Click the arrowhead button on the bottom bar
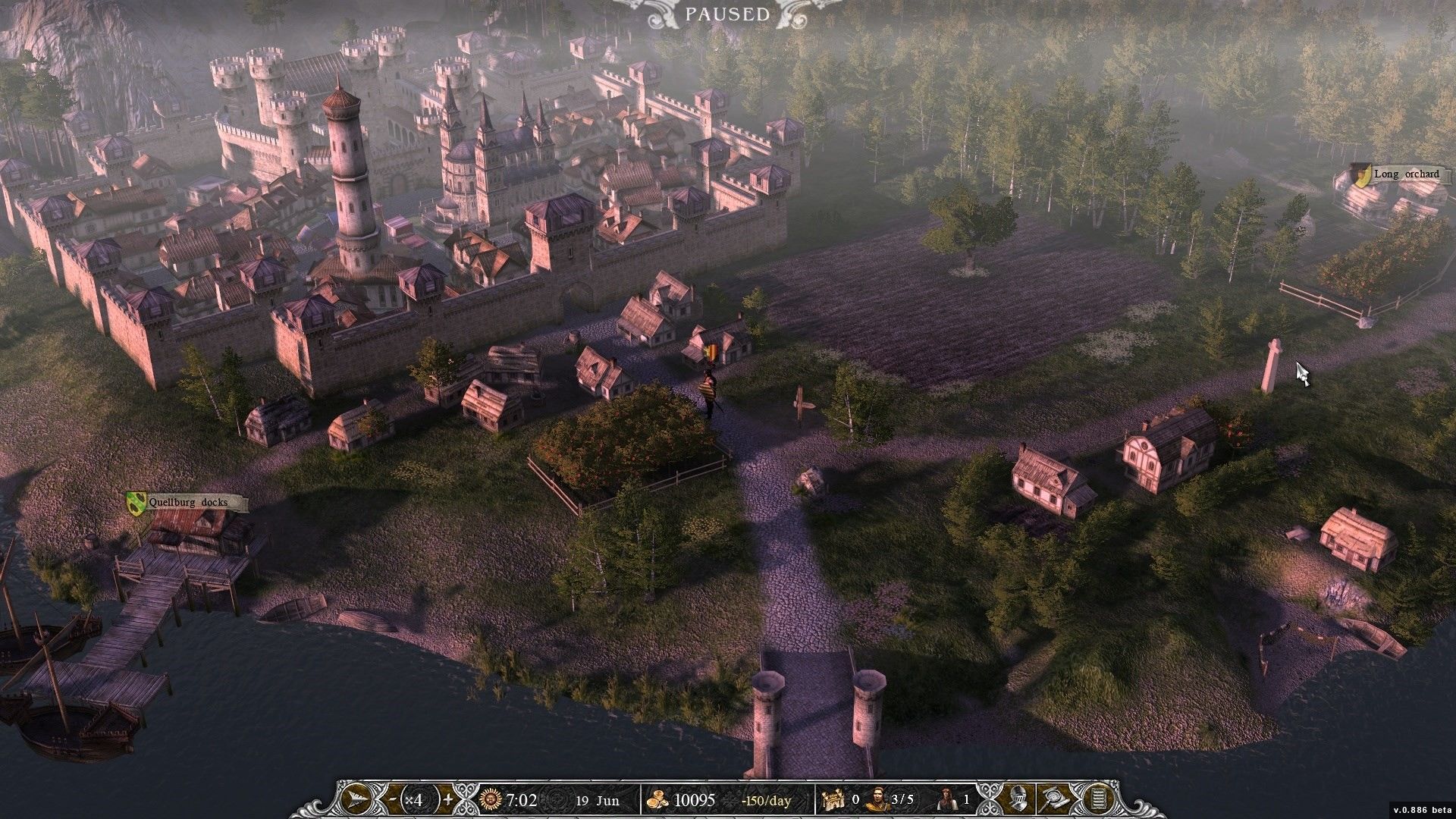The height and width of the screenshot is (819, 1456). tap(356, 799)
